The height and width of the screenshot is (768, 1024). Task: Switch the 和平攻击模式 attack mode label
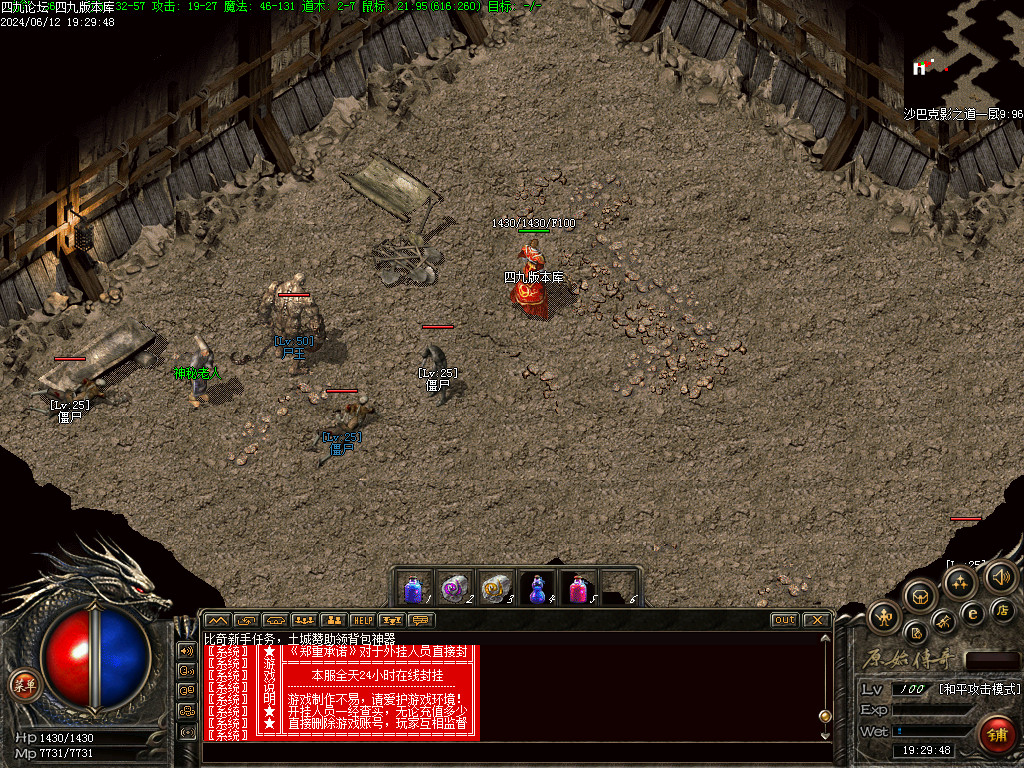[980, 689]
